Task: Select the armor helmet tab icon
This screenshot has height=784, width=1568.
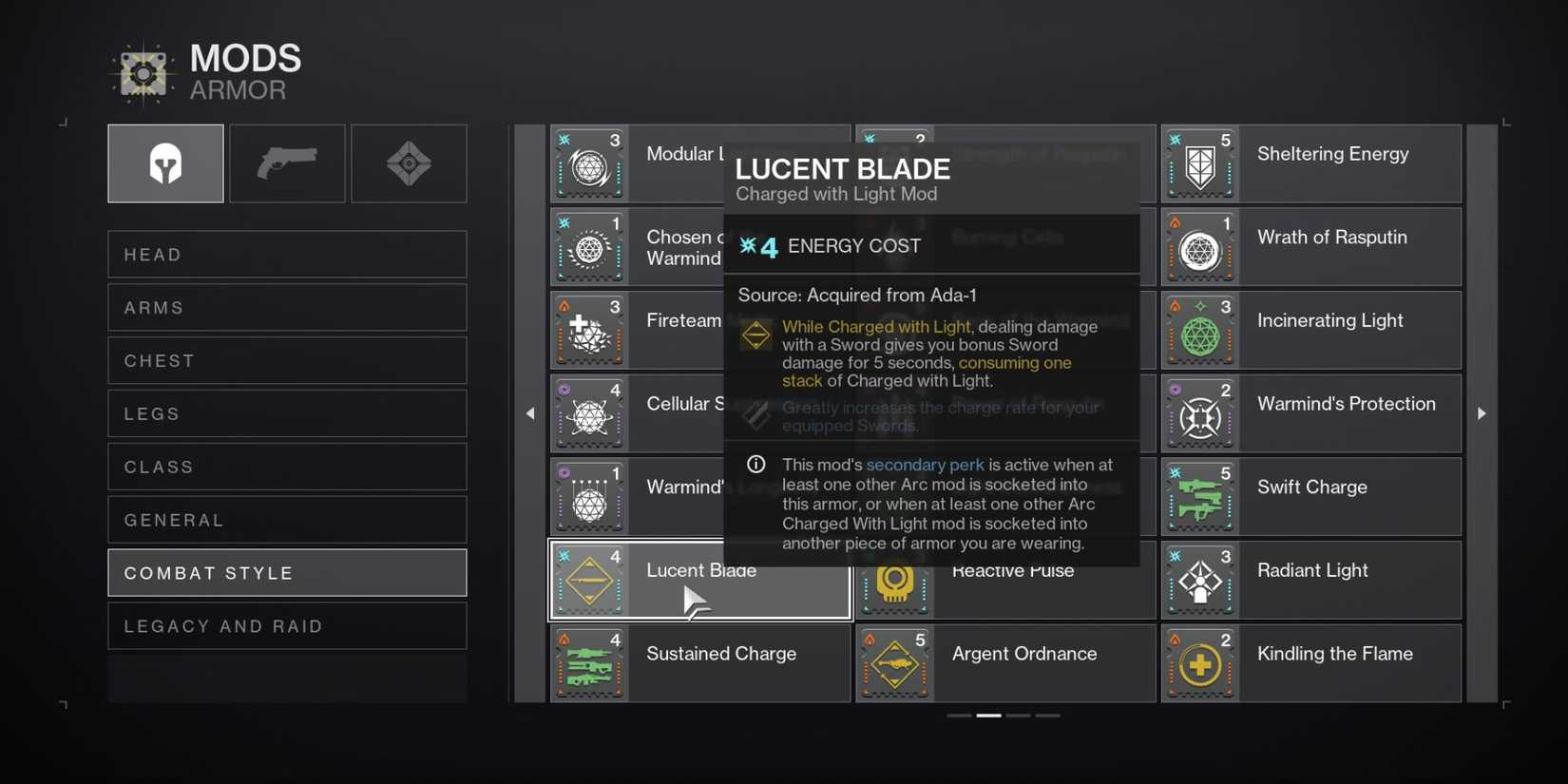Action: point(165,163)
